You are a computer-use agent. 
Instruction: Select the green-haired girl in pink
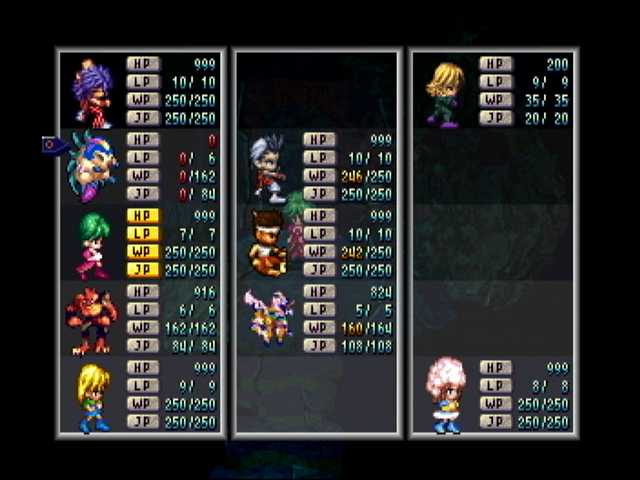point(93,244)
